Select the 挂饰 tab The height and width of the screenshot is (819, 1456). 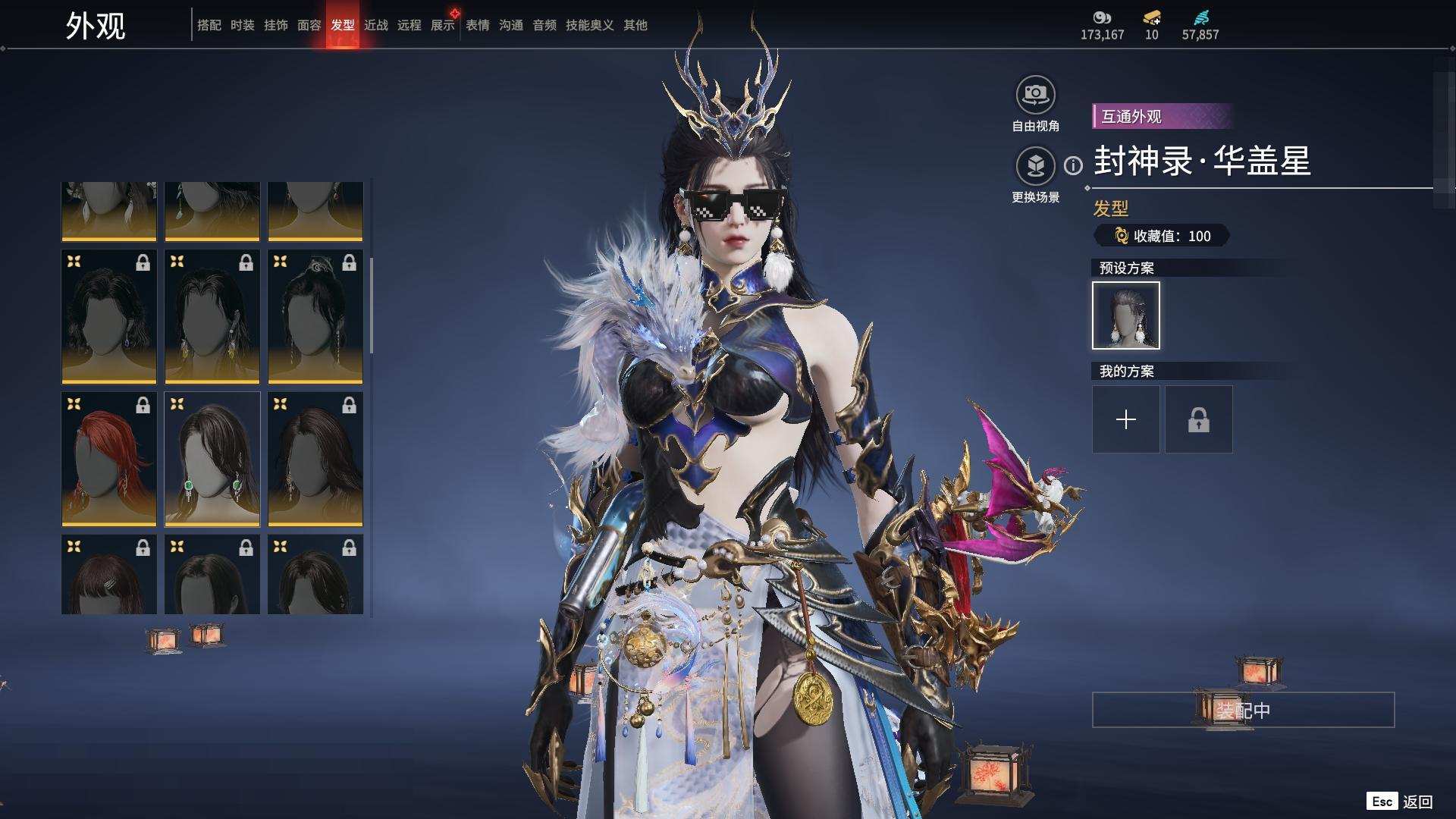pyautogui.click(x=275, y=25)
